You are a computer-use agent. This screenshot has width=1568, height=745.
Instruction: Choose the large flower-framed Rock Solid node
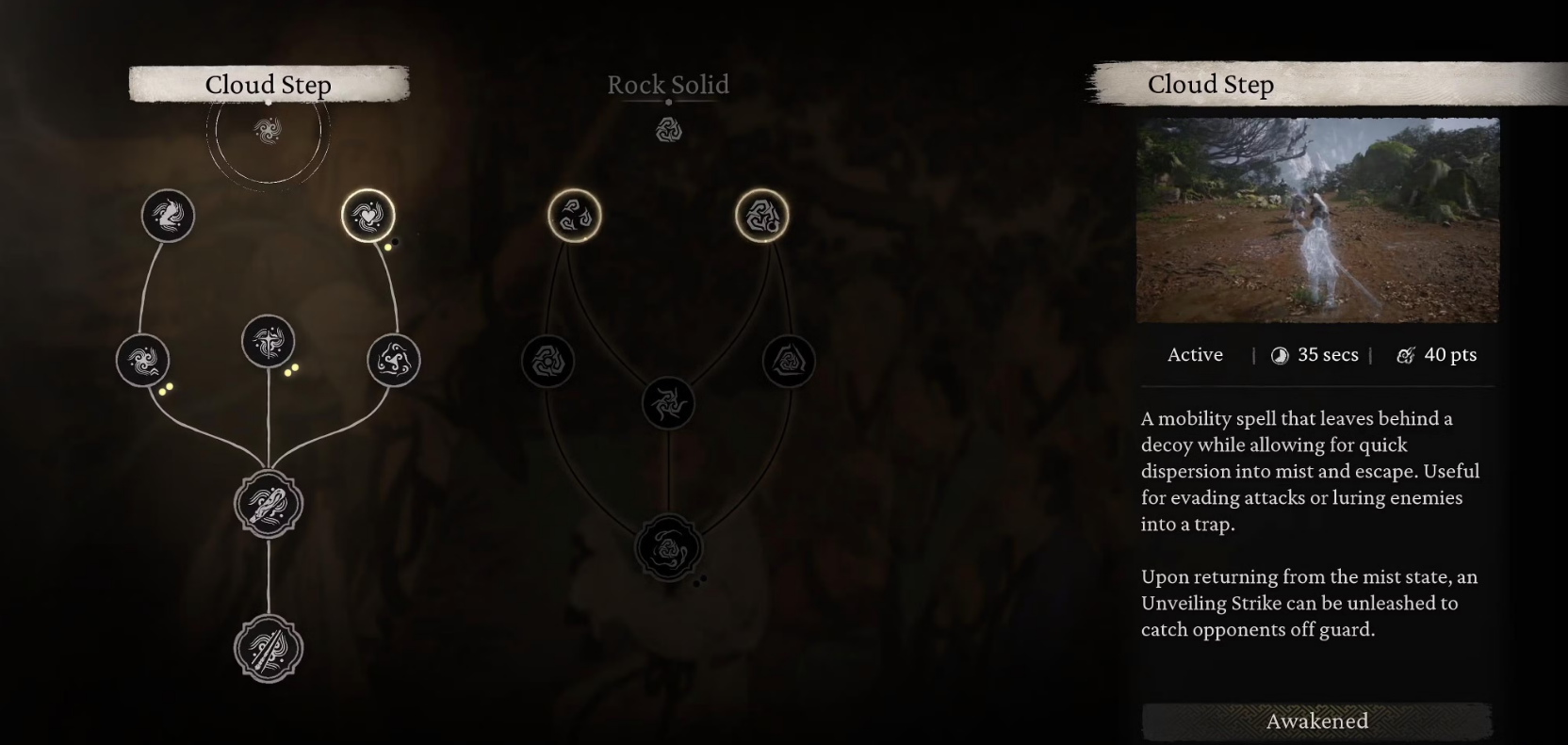668,547
